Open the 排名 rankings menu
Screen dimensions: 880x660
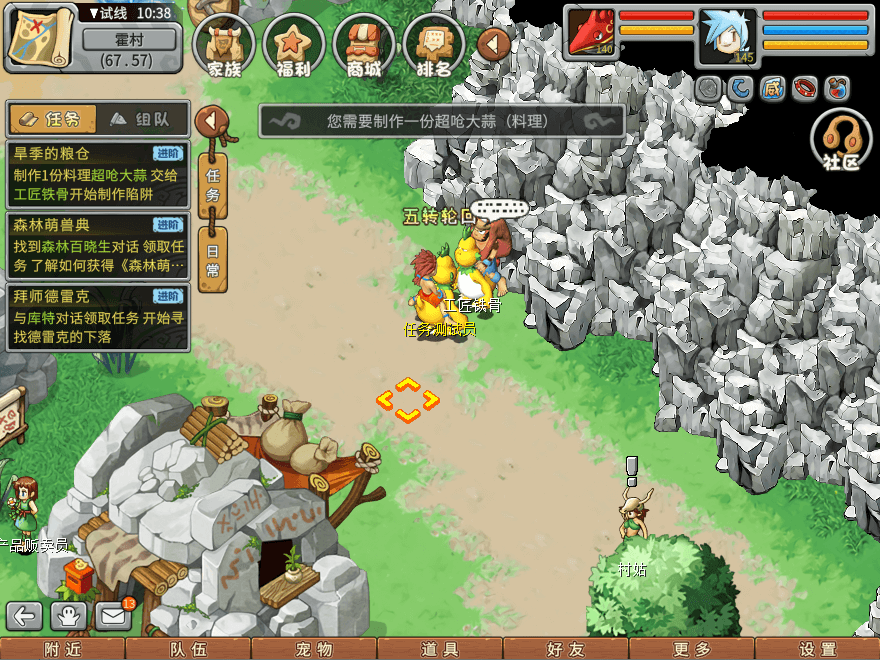coord(434,44)
